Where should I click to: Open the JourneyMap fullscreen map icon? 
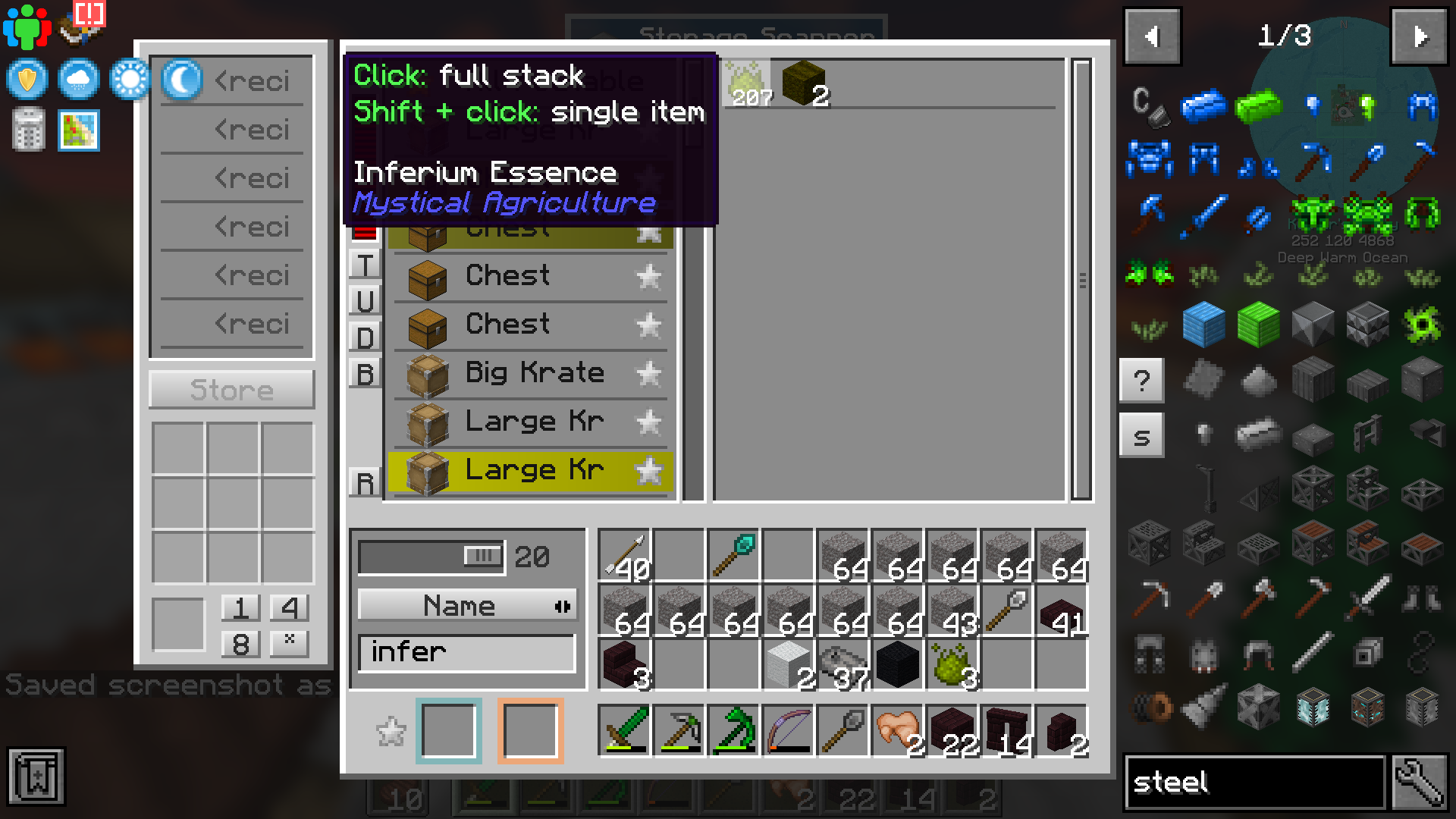coord(78,130)
